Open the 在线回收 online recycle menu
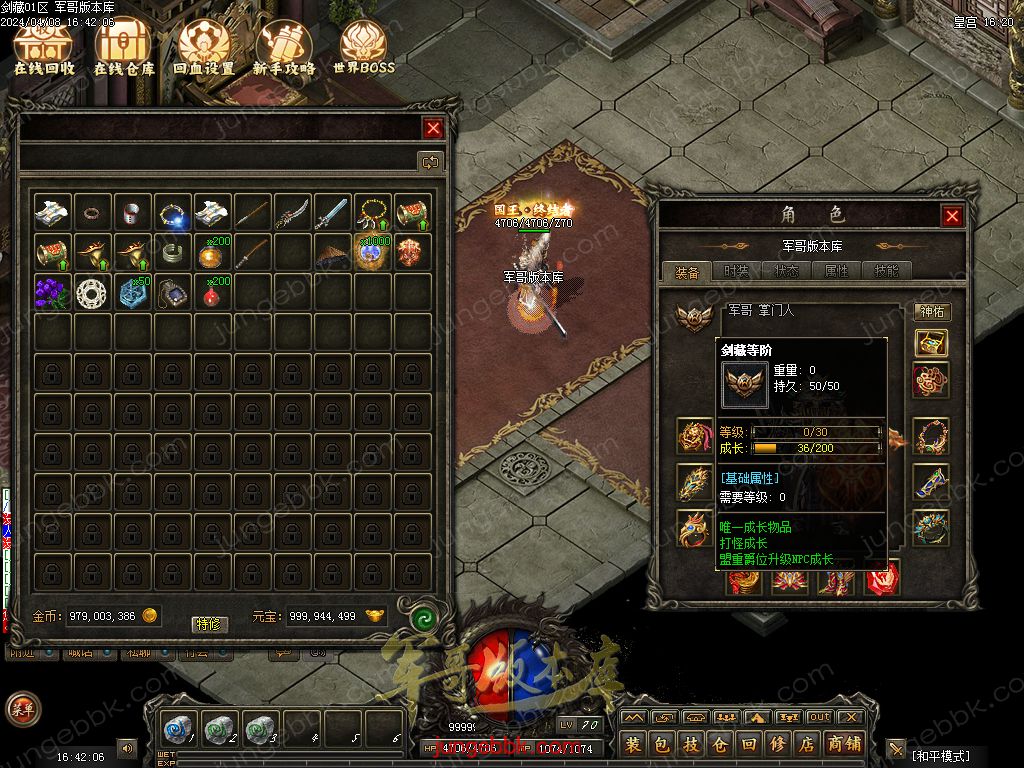The width and height of the screenshot is (1024, 768). click(x=44, y=48)
